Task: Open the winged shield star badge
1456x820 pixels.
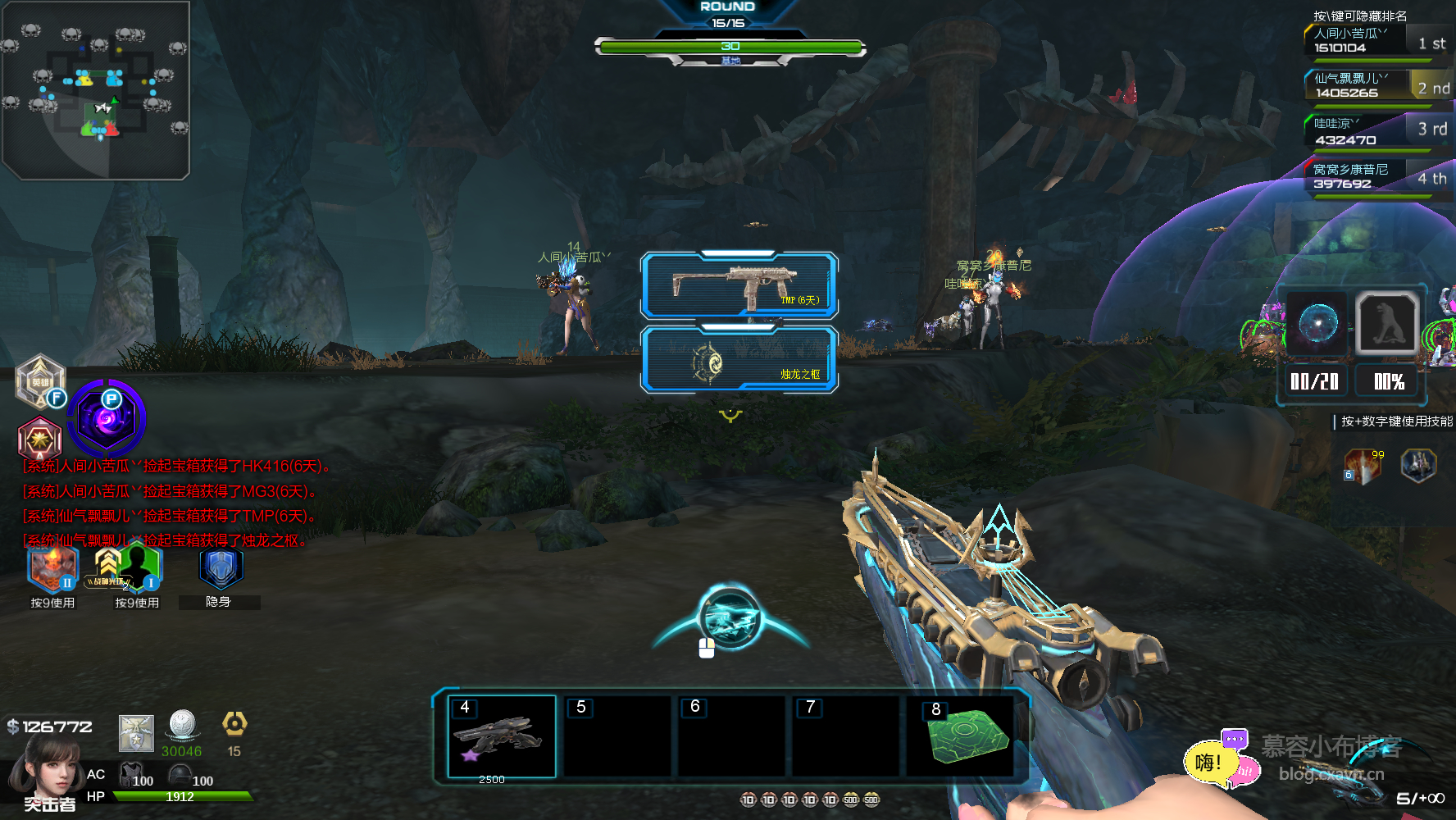Action: tap(136, 733)
